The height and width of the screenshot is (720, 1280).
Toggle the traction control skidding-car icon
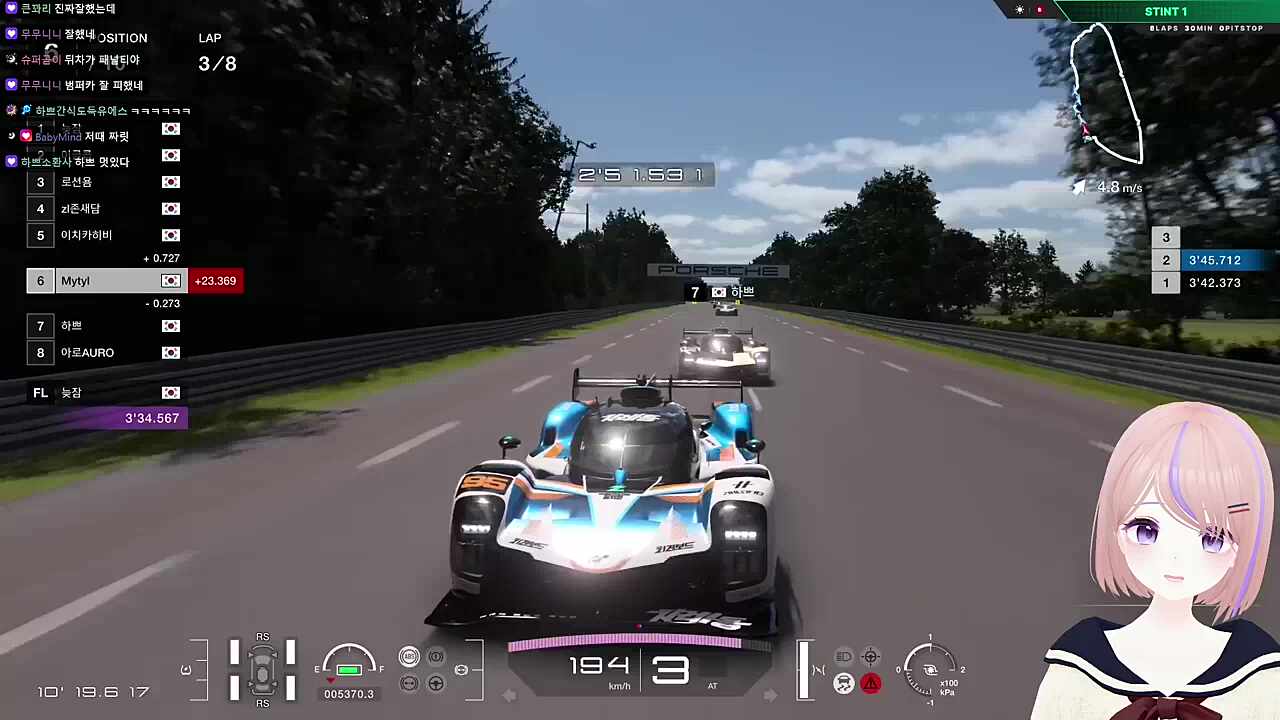click(x=844, y=684)
